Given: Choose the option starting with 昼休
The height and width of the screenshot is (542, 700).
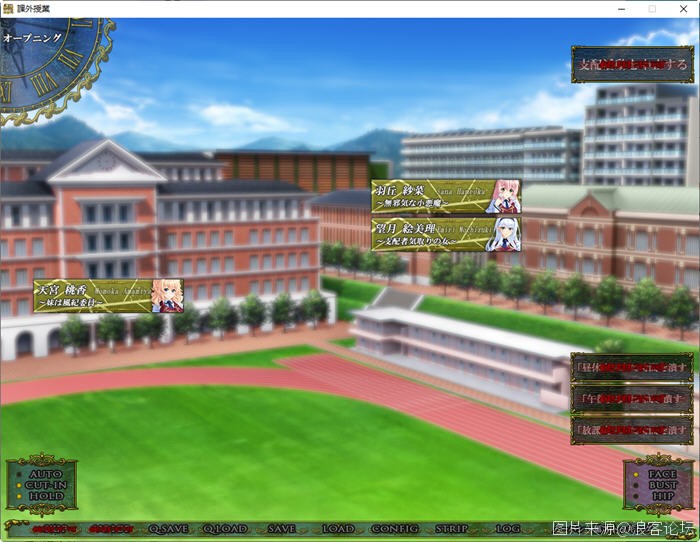Looking at the screenshot, I should click(632, 367).
